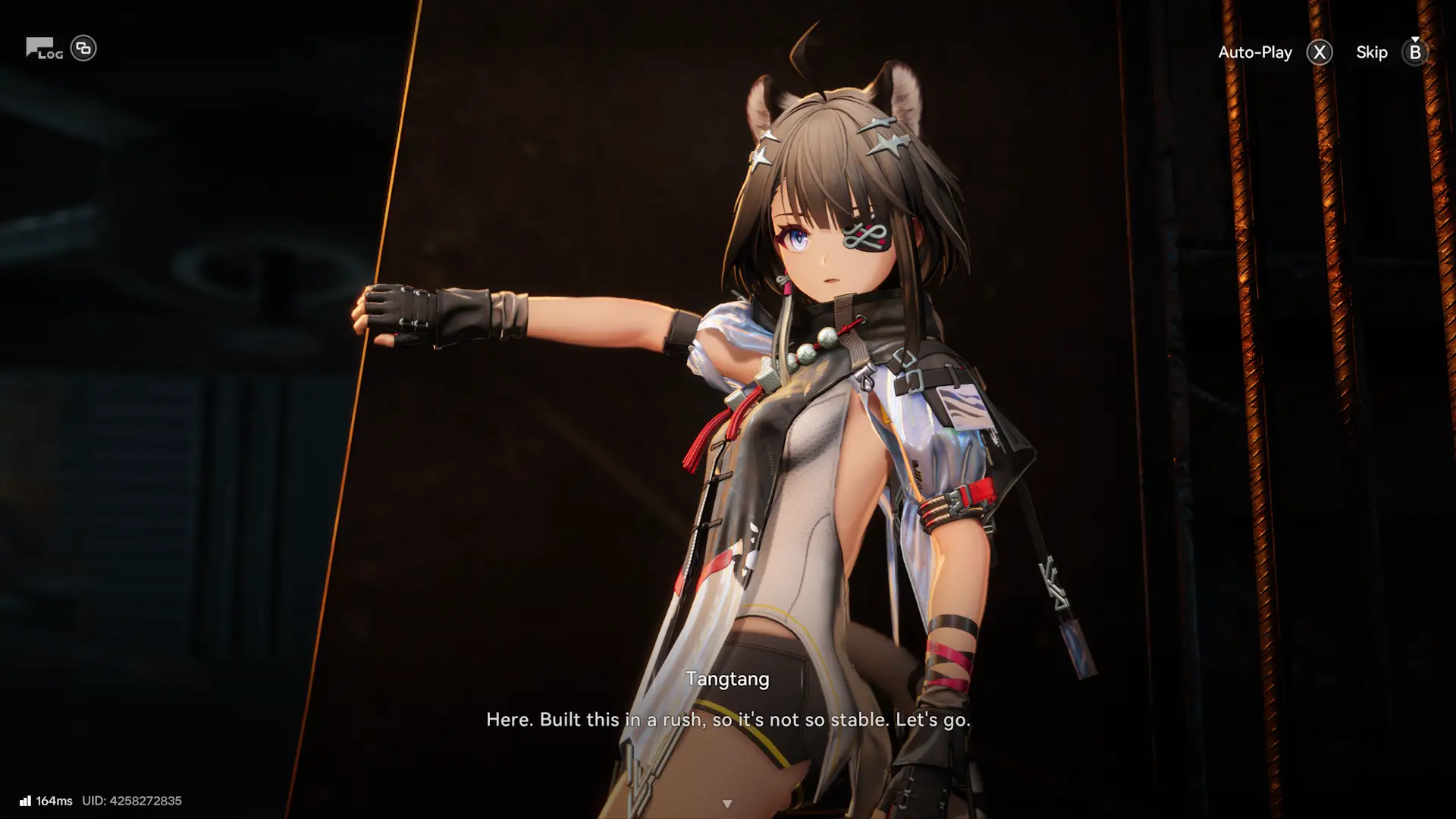
Task: Turn on automatic dialogue playback
Action: click(1255, 52)
